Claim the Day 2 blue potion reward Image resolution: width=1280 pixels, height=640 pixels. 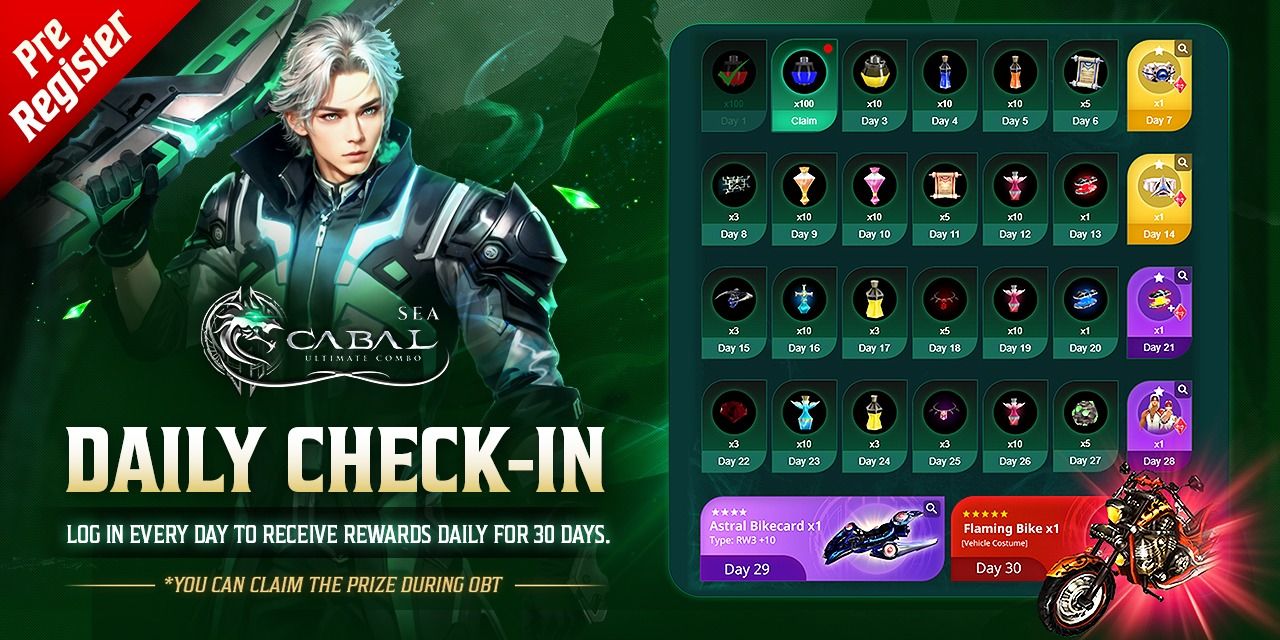coord(804,120)
